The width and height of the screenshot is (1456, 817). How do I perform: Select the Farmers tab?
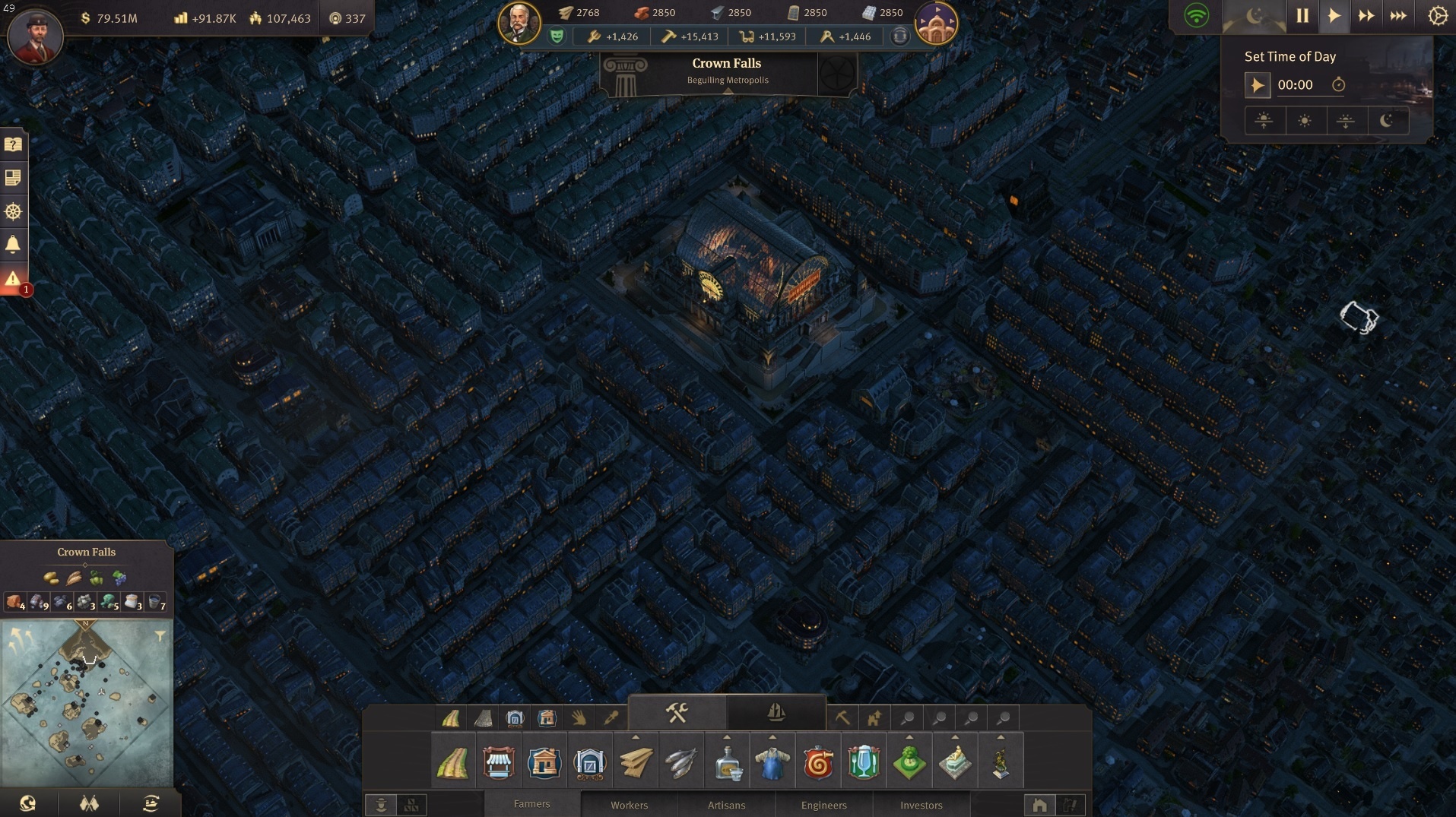point(531,804)
